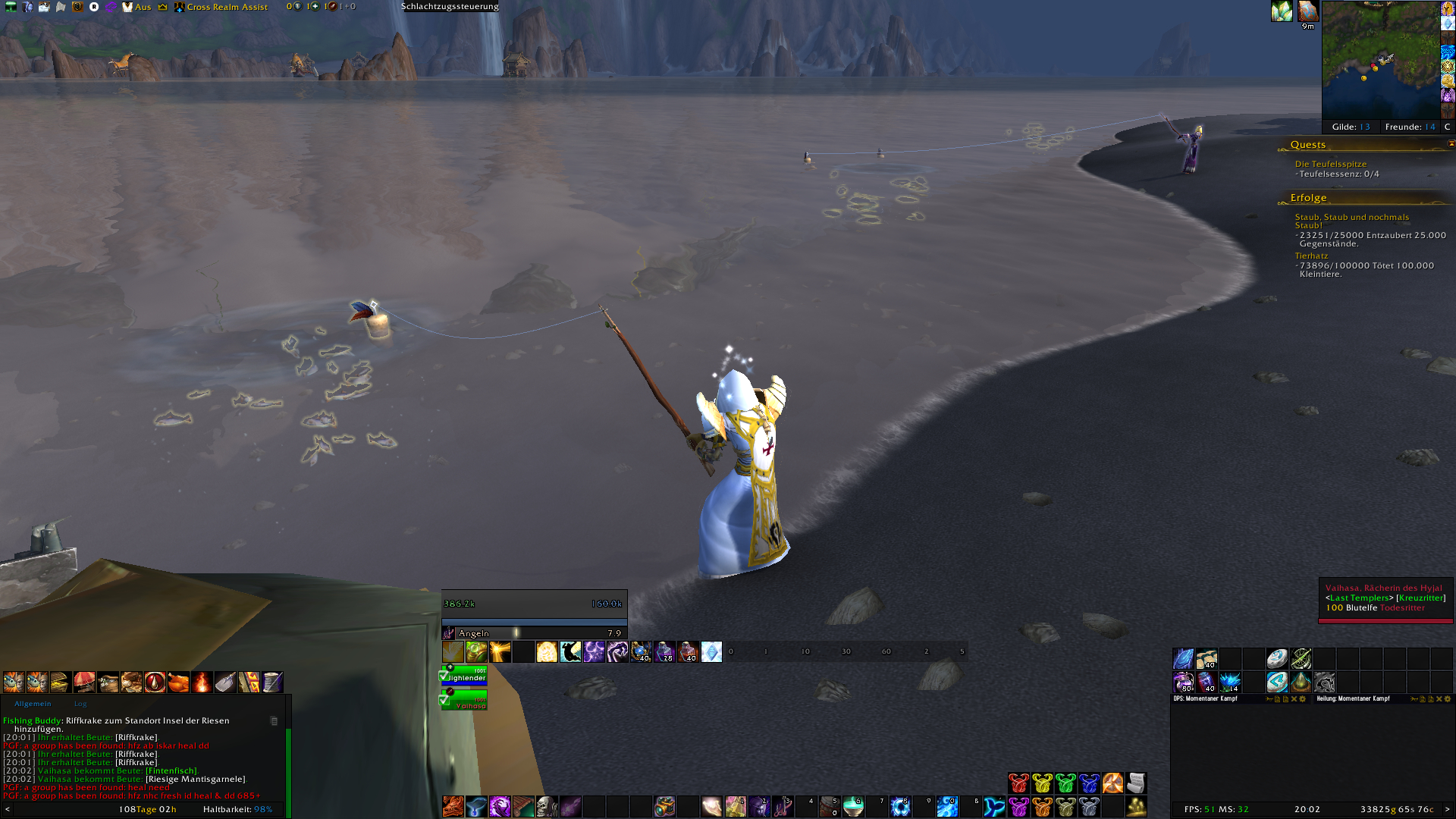Screen dimensions: 1456x819
Task: Use the purple potion with 80 stacks
Action: coord(1183,682)
